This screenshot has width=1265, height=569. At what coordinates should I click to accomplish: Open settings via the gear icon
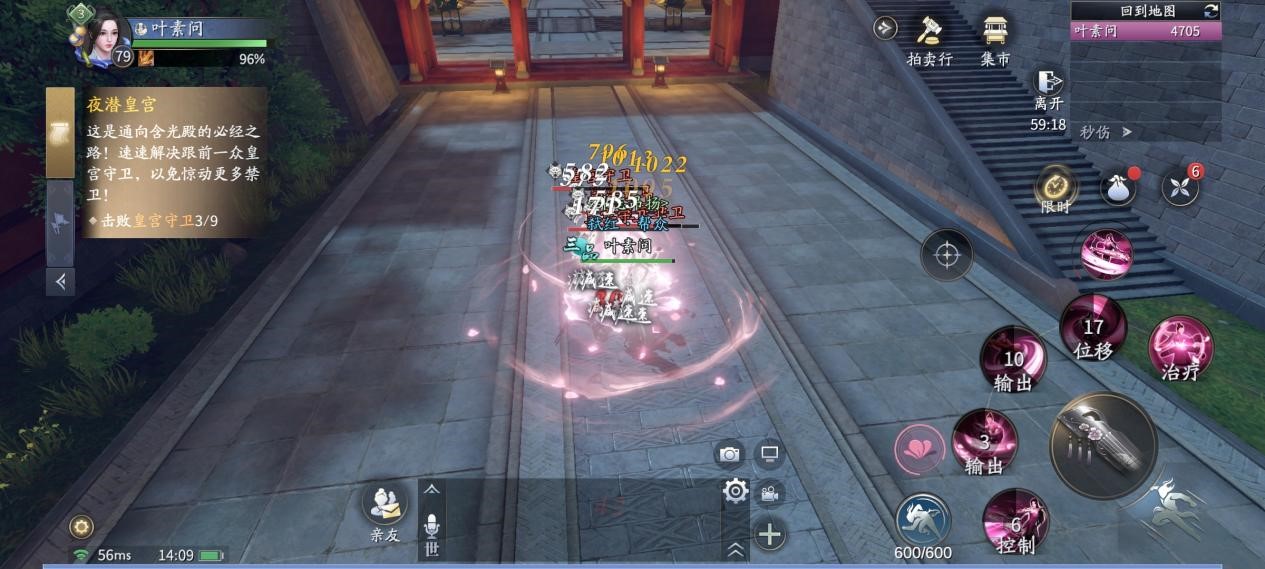[x=736, y=490]
